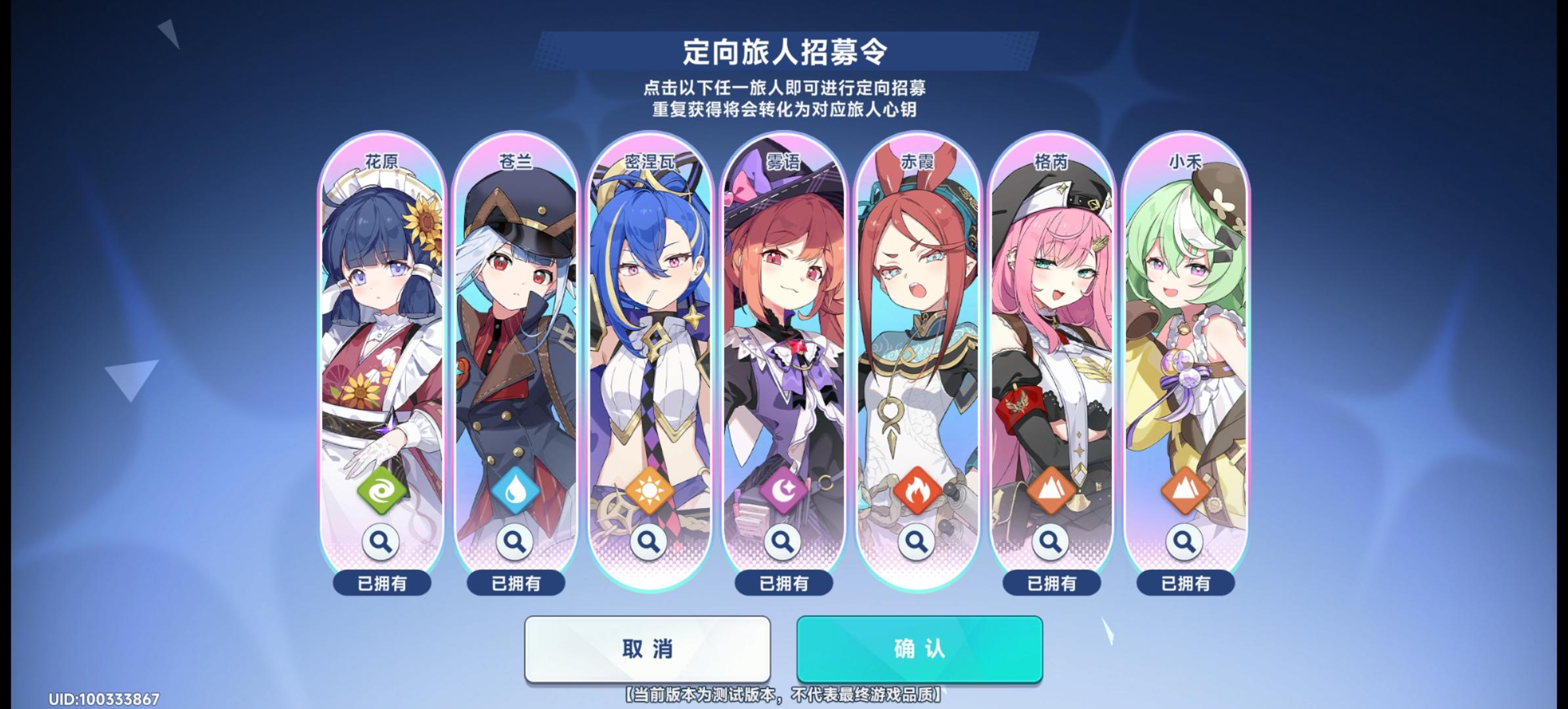1568x709 pixels.
Task: Select 赤霞 as the recruitment target
Action: 918,328
